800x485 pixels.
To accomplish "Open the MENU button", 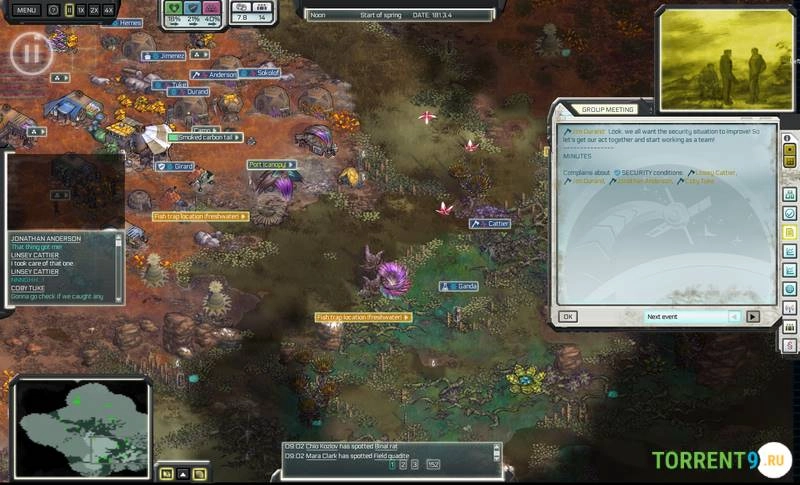I will tap(27, 10).
